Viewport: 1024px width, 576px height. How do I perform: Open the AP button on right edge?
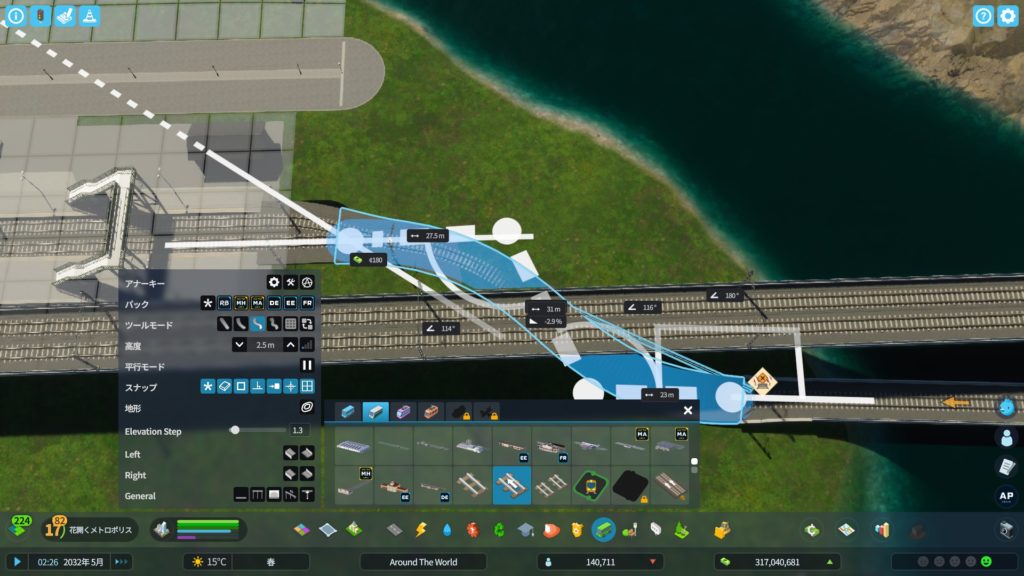coord(1006,495)
